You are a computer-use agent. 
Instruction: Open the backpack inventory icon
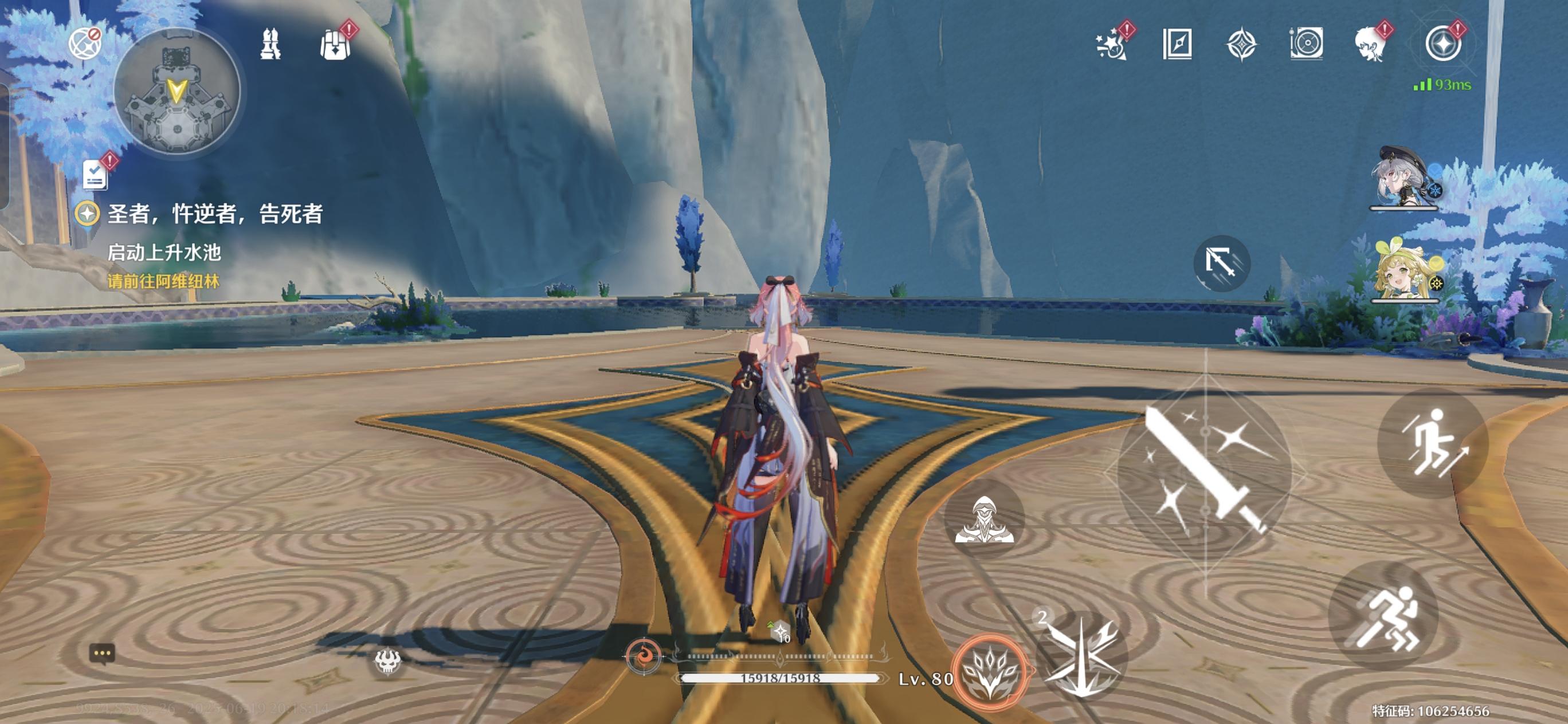pyautogui.click(x=335, y=46)
